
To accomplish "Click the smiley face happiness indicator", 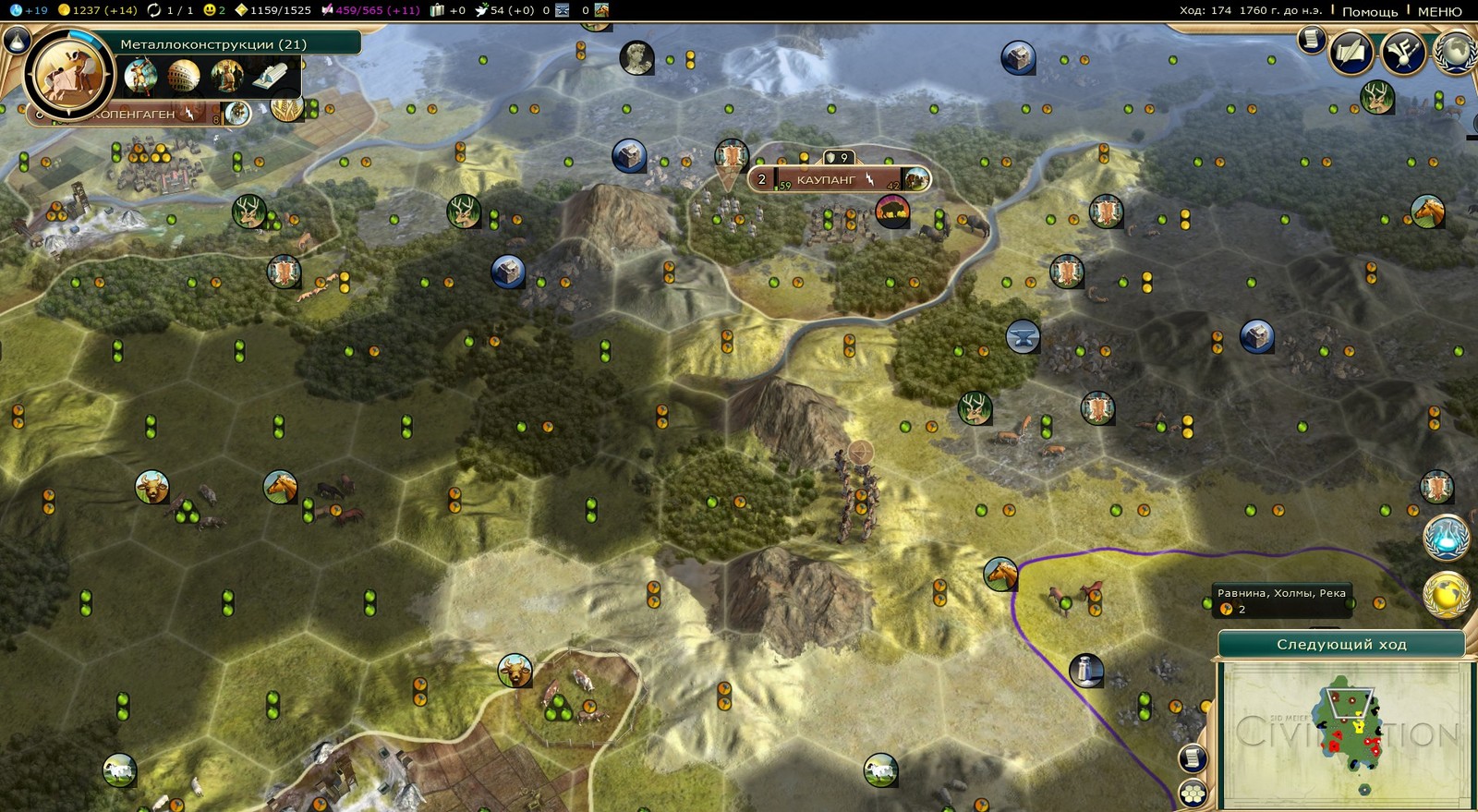I will (214, 10).
